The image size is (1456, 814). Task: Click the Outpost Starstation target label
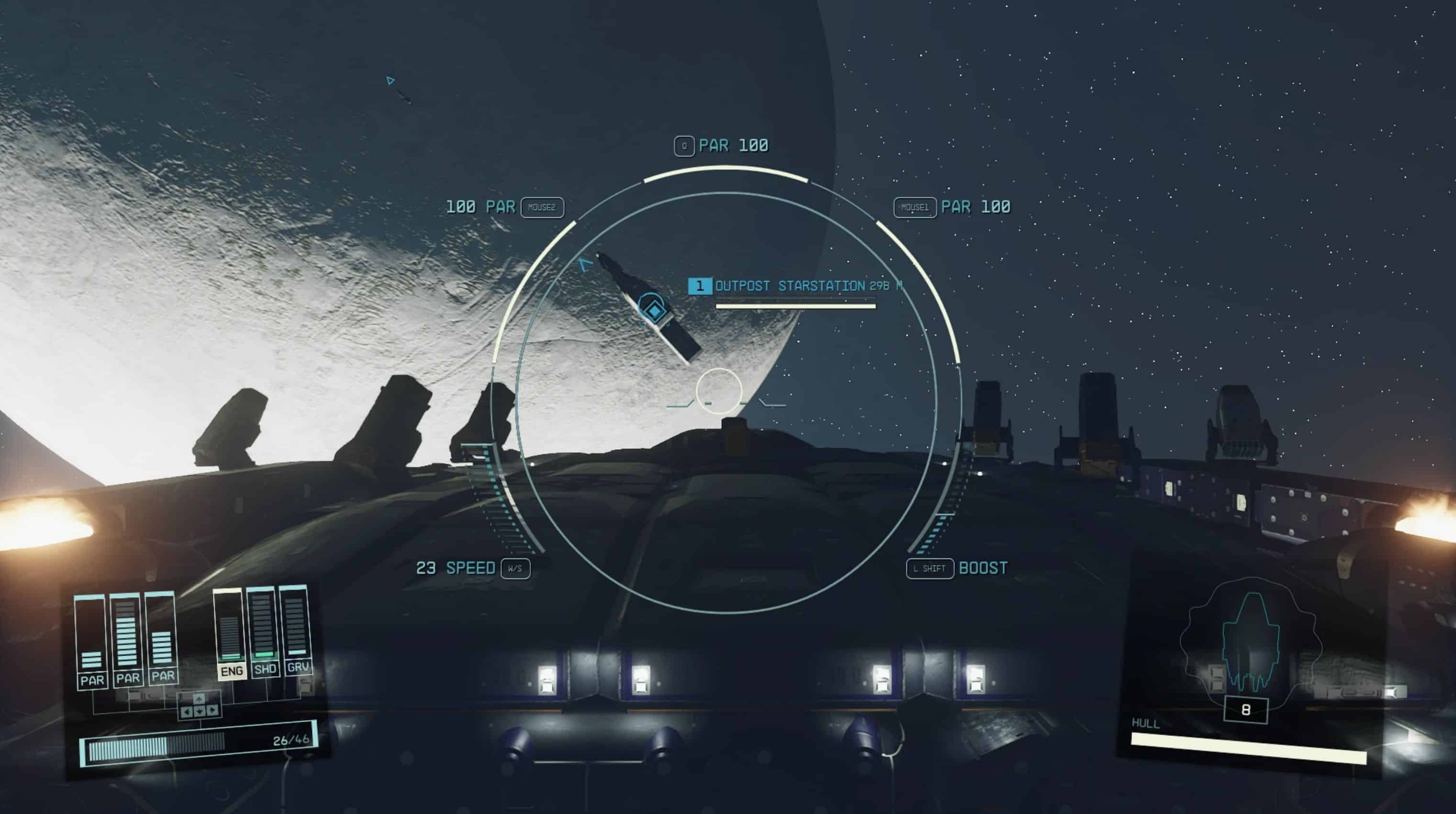[790, 286]
